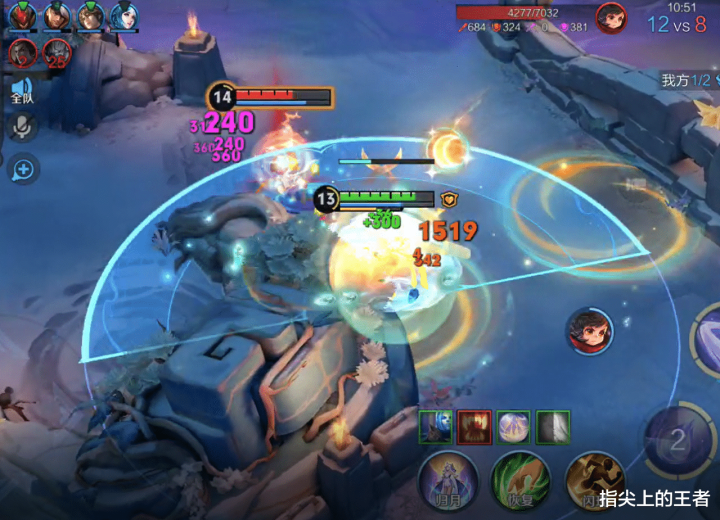The width and height of the screenshot is (720, 520).
Task: Tap the skill button showing cooldown 2
Action: (x=677, y=440)
